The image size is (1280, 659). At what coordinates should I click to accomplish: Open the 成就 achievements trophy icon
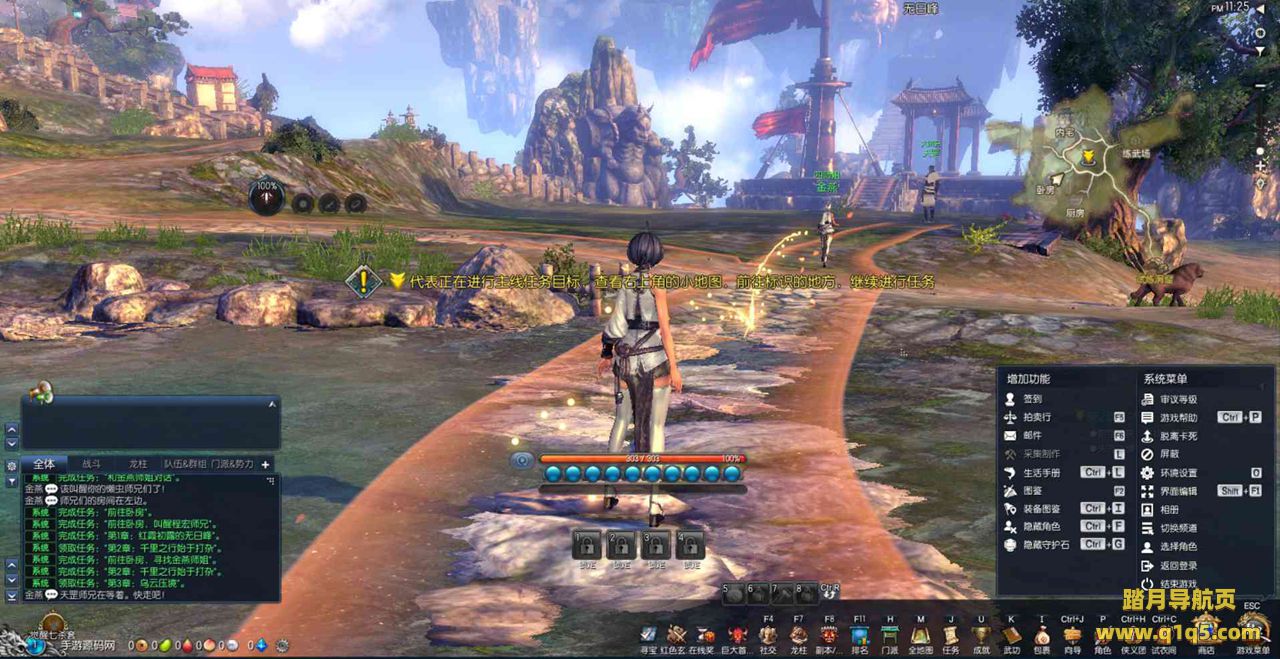981,635
